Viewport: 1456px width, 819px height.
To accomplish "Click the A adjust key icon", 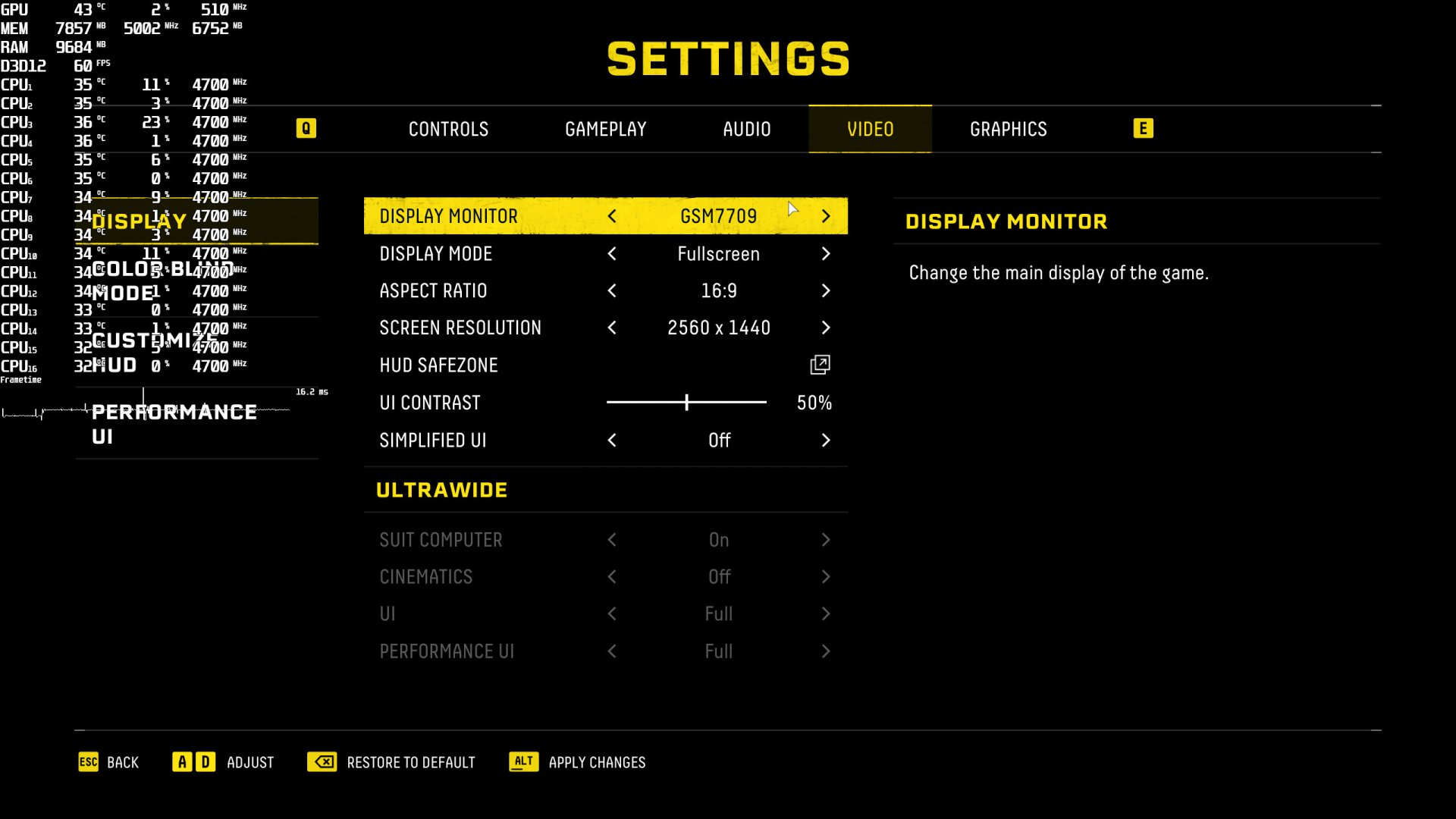I will pyautogui.click(x=182, y=761).
